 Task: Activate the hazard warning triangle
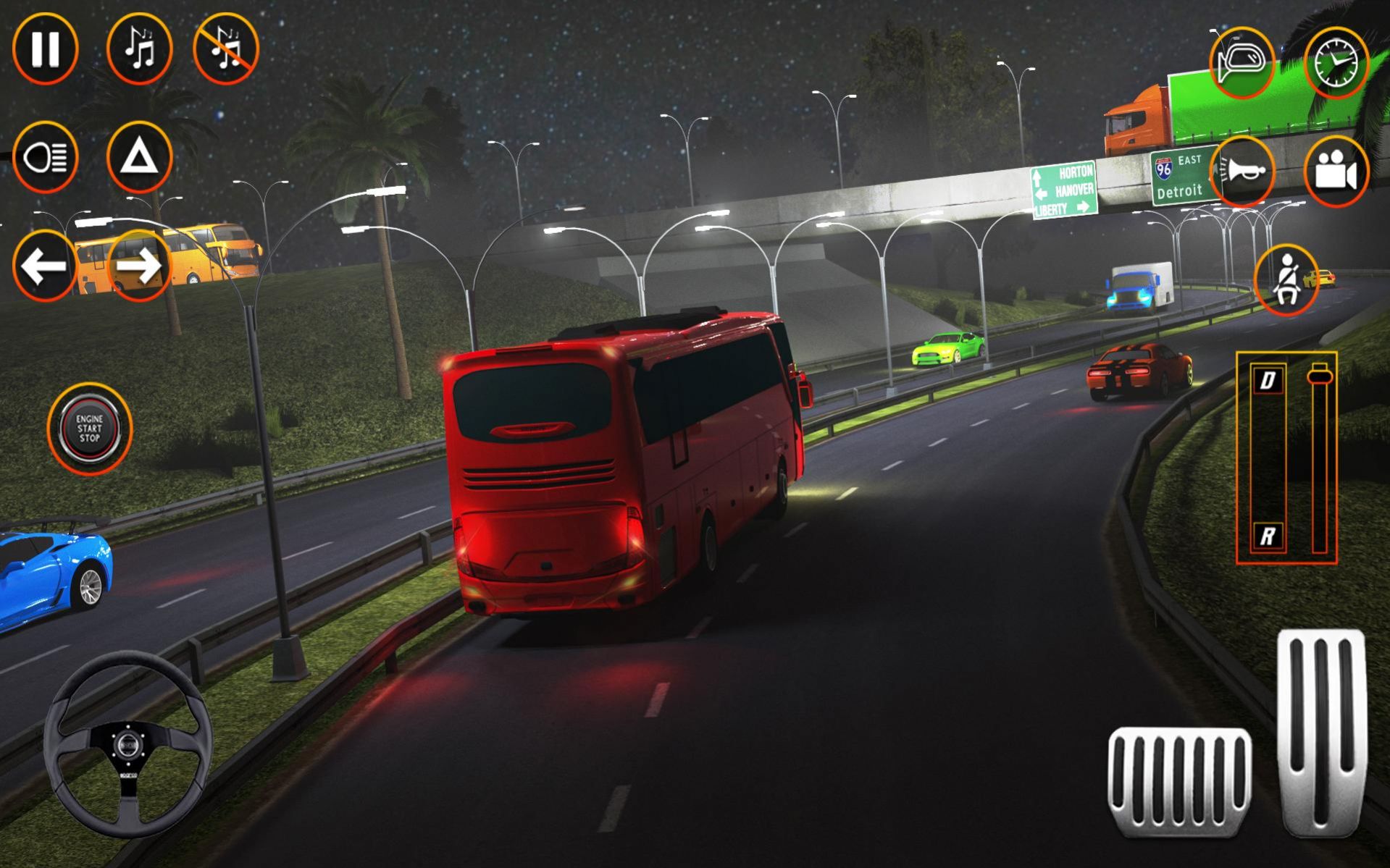click(x=139, y=157)
